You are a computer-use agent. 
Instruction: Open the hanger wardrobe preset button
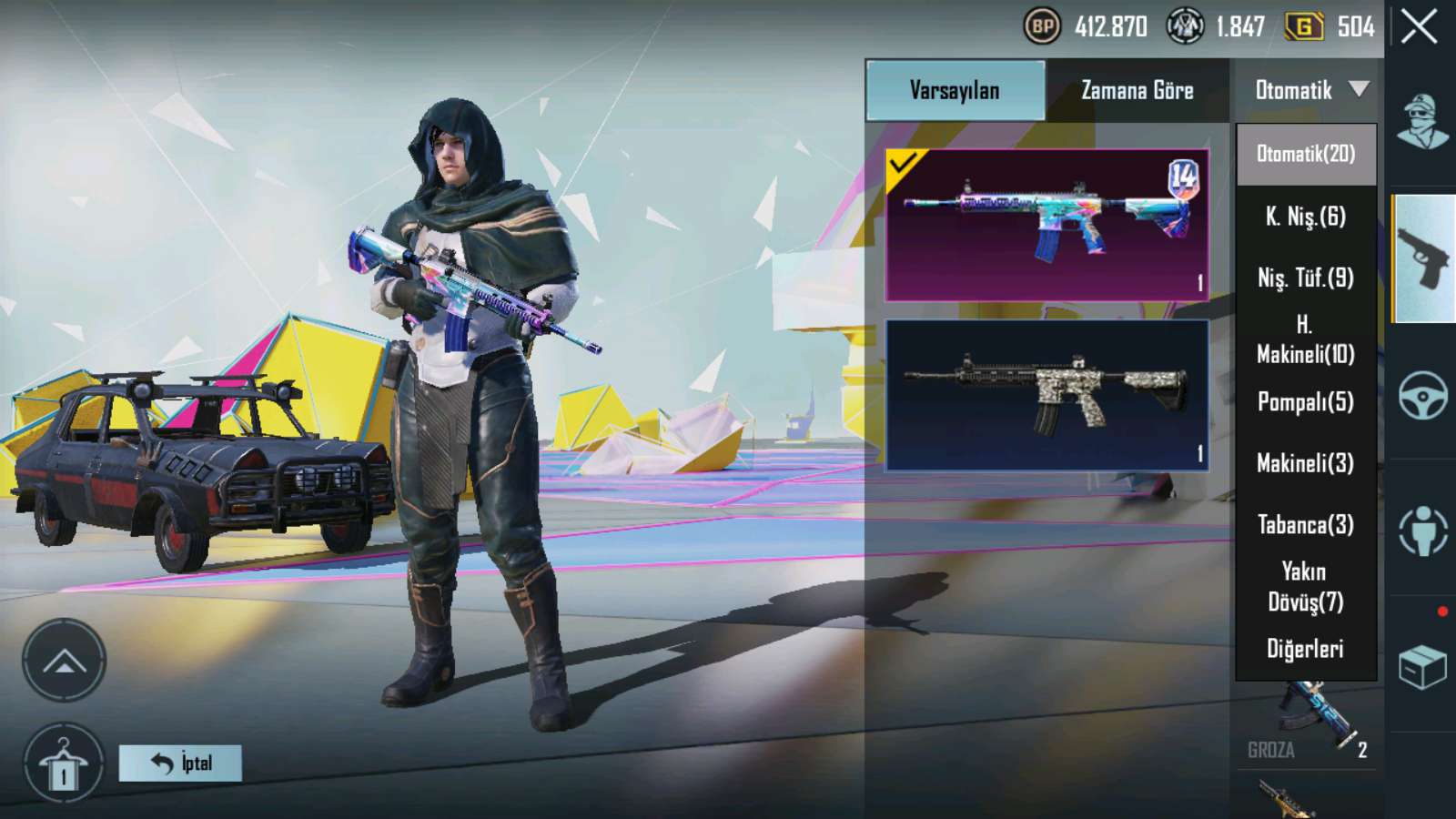pyautogui.click(x=64, y=764)
